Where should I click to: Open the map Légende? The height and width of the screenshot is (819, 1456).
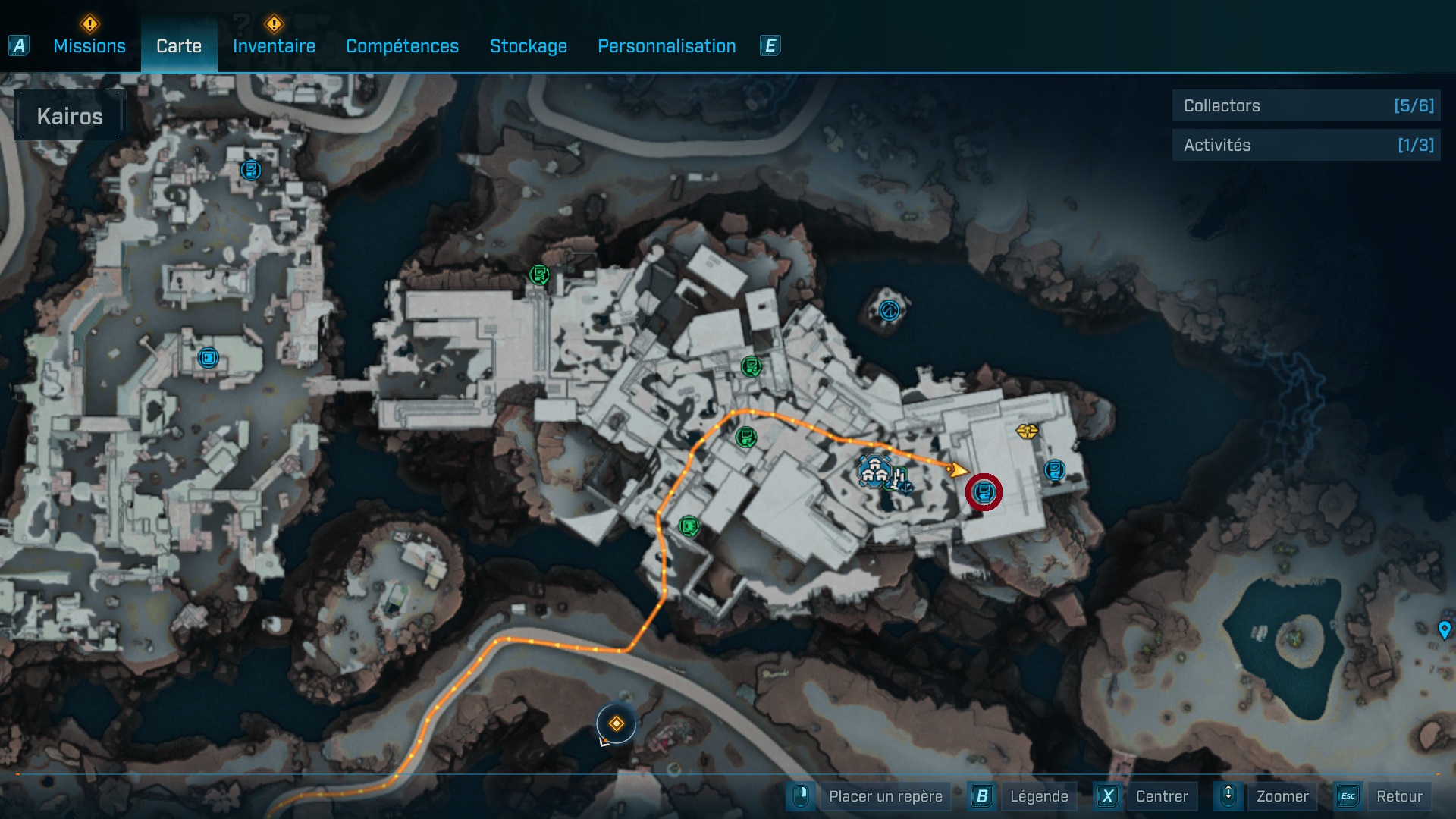[x=1038, y=796]
